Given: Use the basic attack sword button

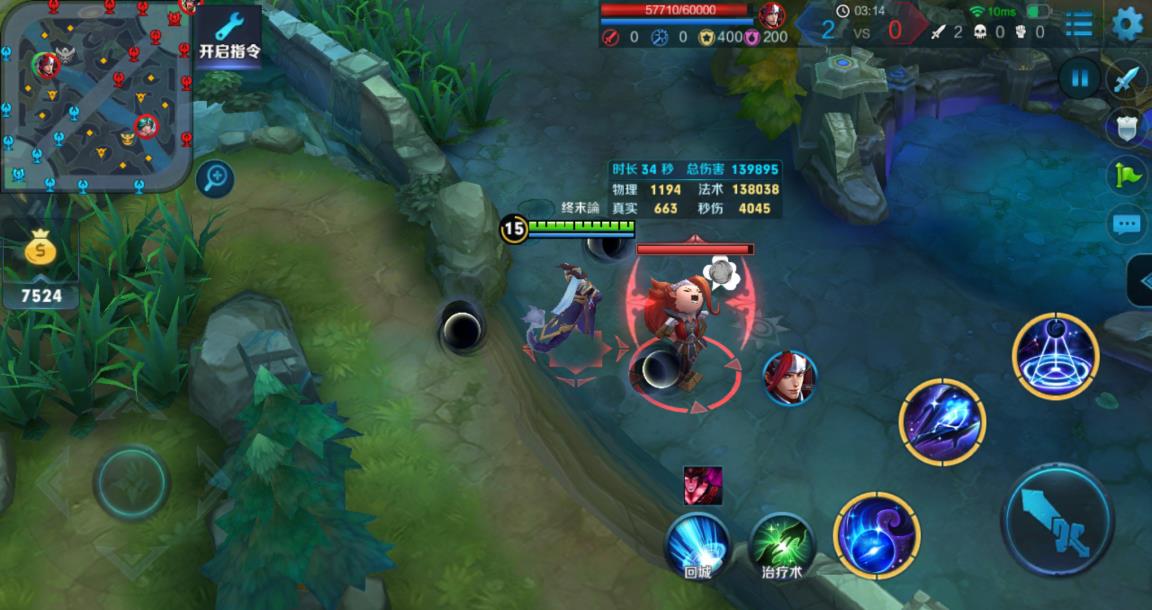Looking at the screenshot, I should coord(1057,519).
